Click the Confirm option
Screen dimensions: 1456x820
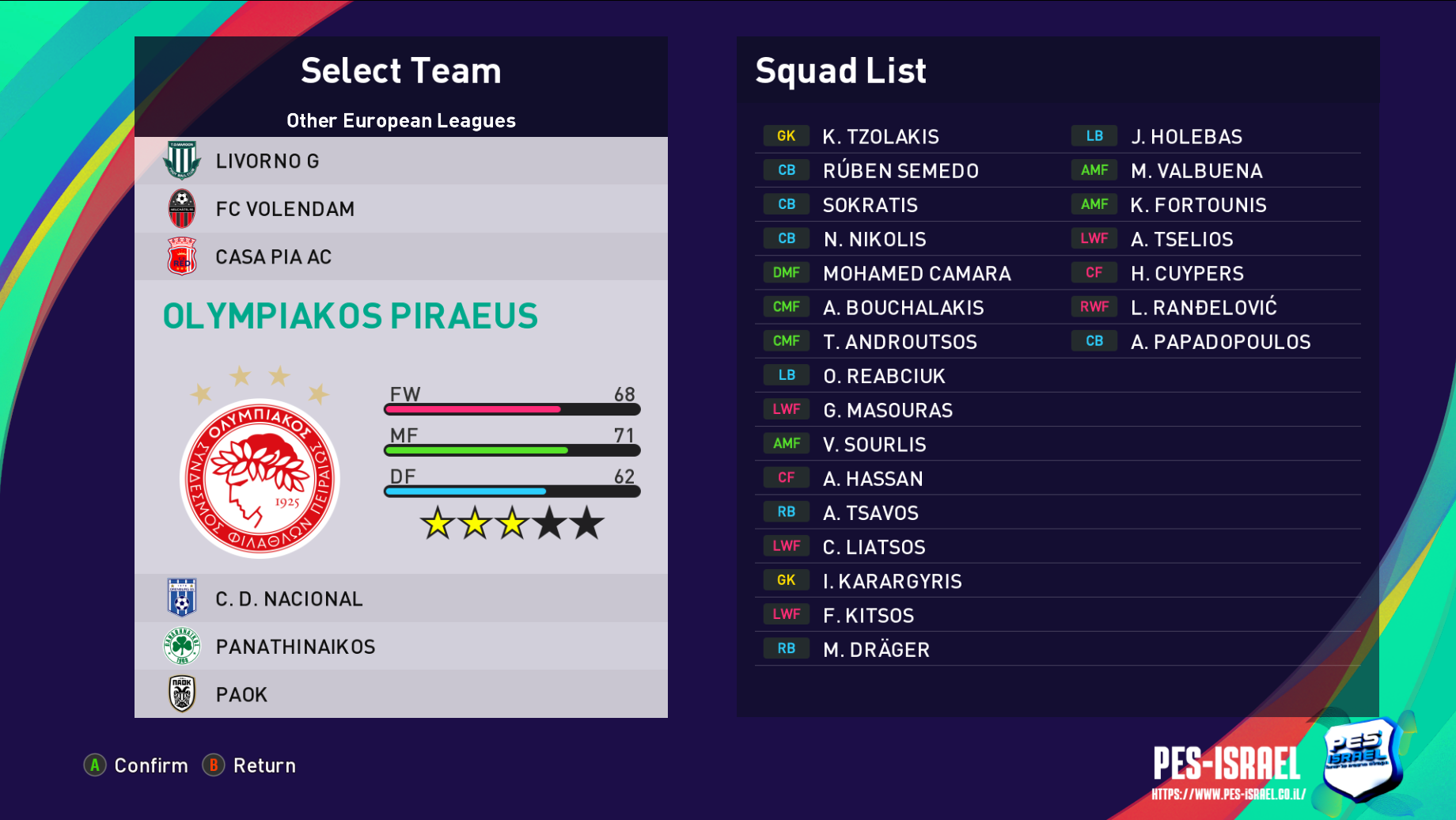coord(136,765)
